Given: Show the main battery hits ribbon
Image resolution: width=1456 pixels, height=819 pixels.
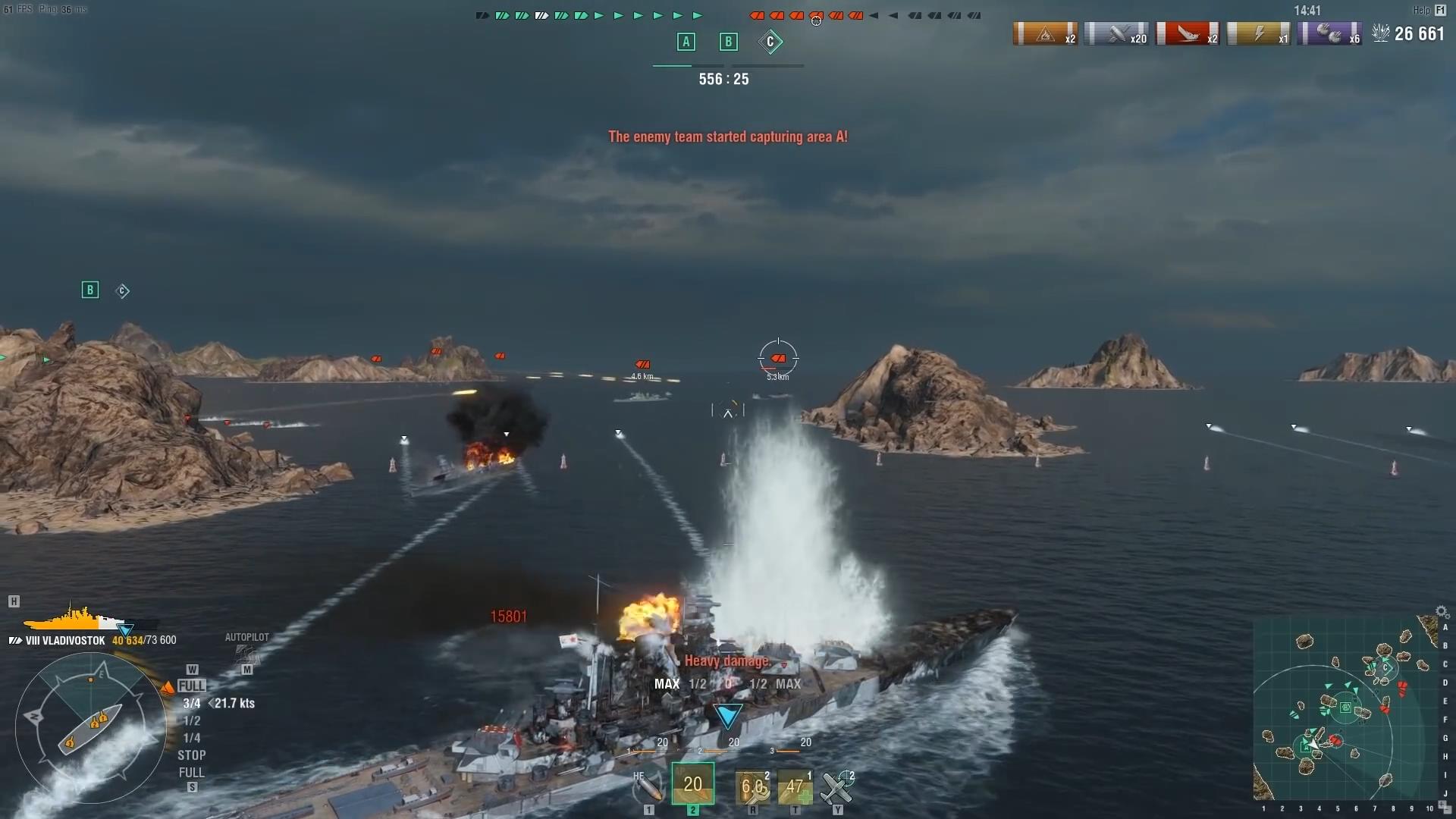Looking at the screenshot, I should pos(1116,34).
